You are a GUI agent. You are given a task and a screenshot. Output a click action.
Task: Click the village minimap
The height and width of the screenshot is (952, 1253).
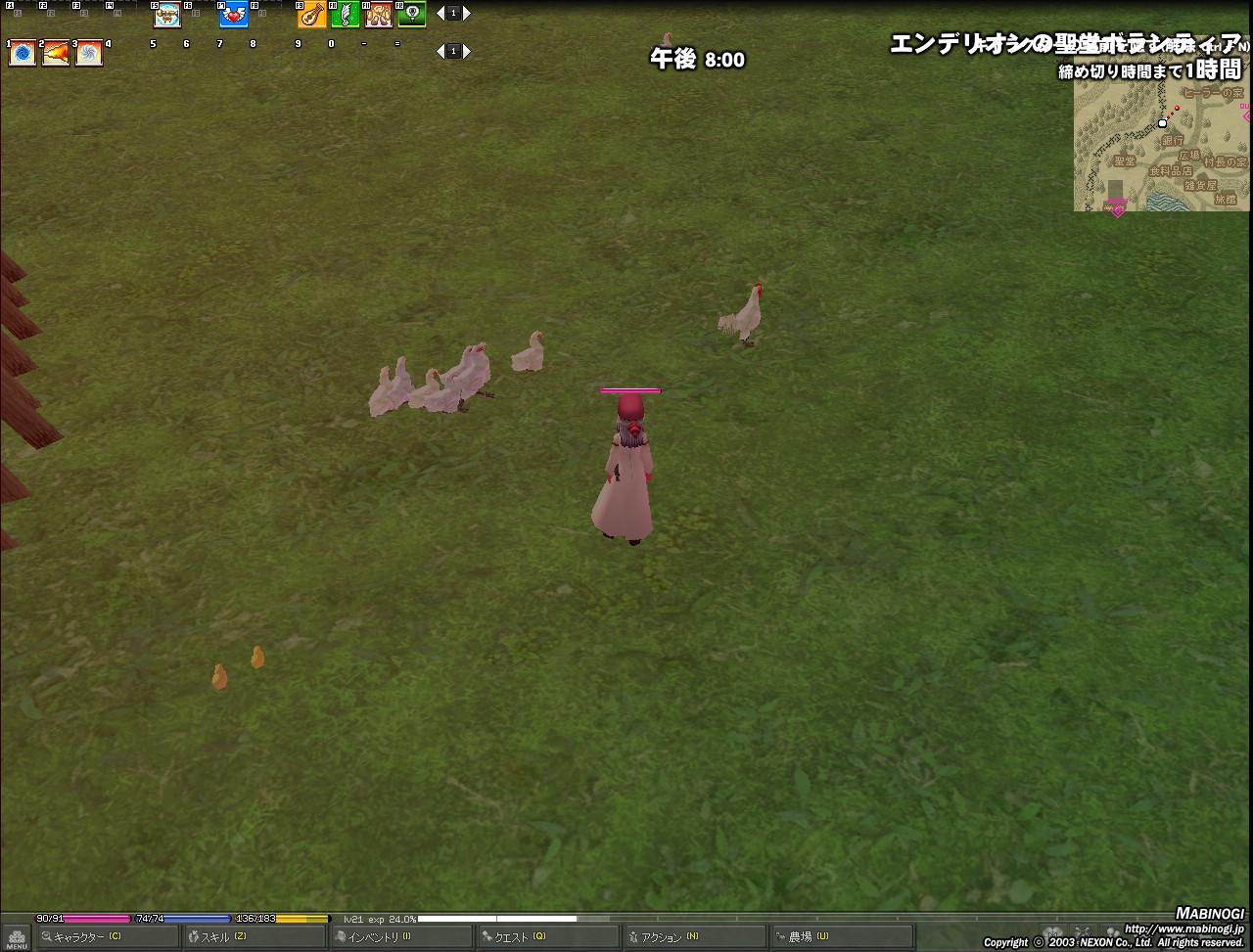[x=1161, y=147]
